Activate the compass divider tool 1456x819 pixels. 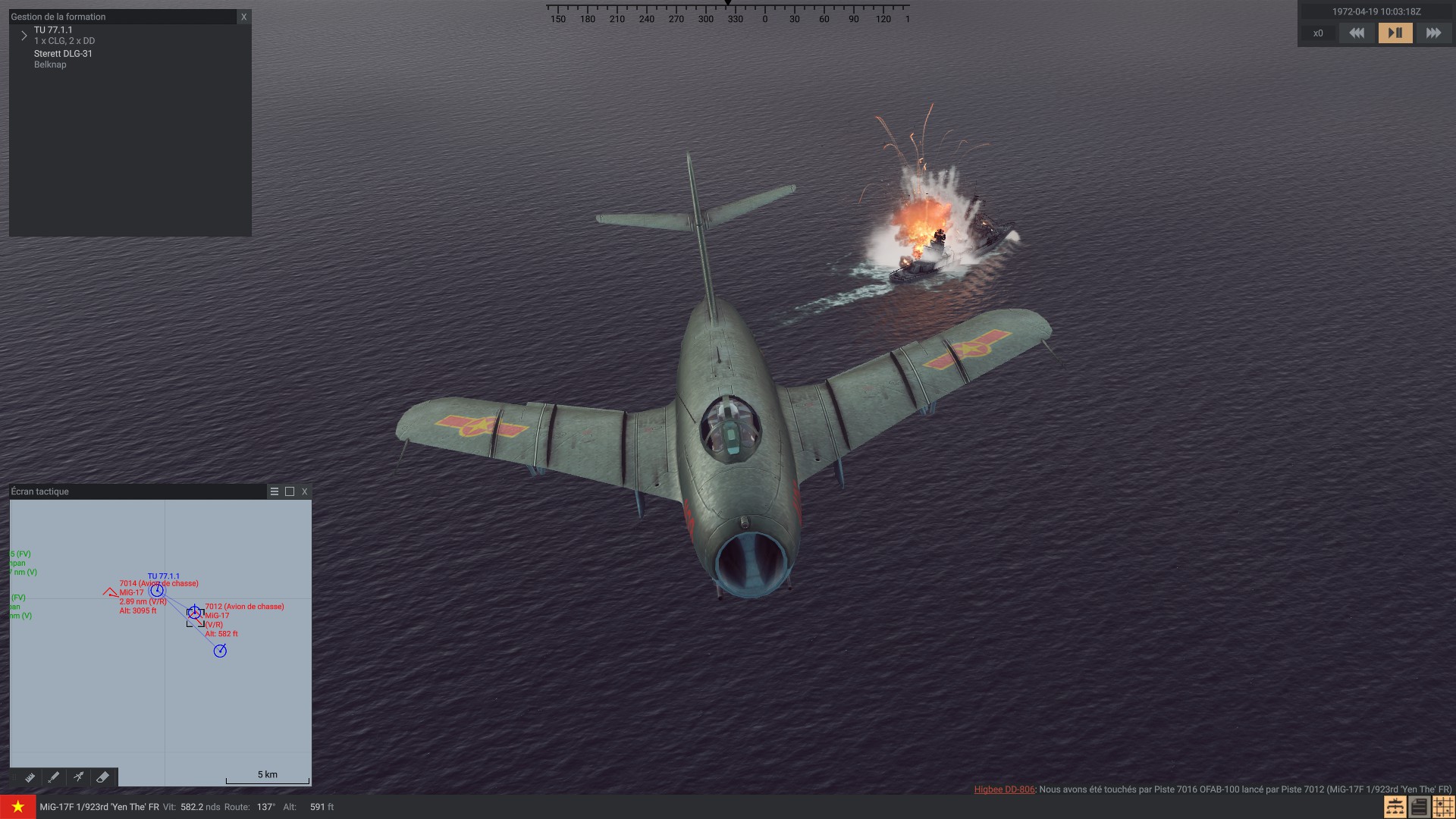coord(78,777)
